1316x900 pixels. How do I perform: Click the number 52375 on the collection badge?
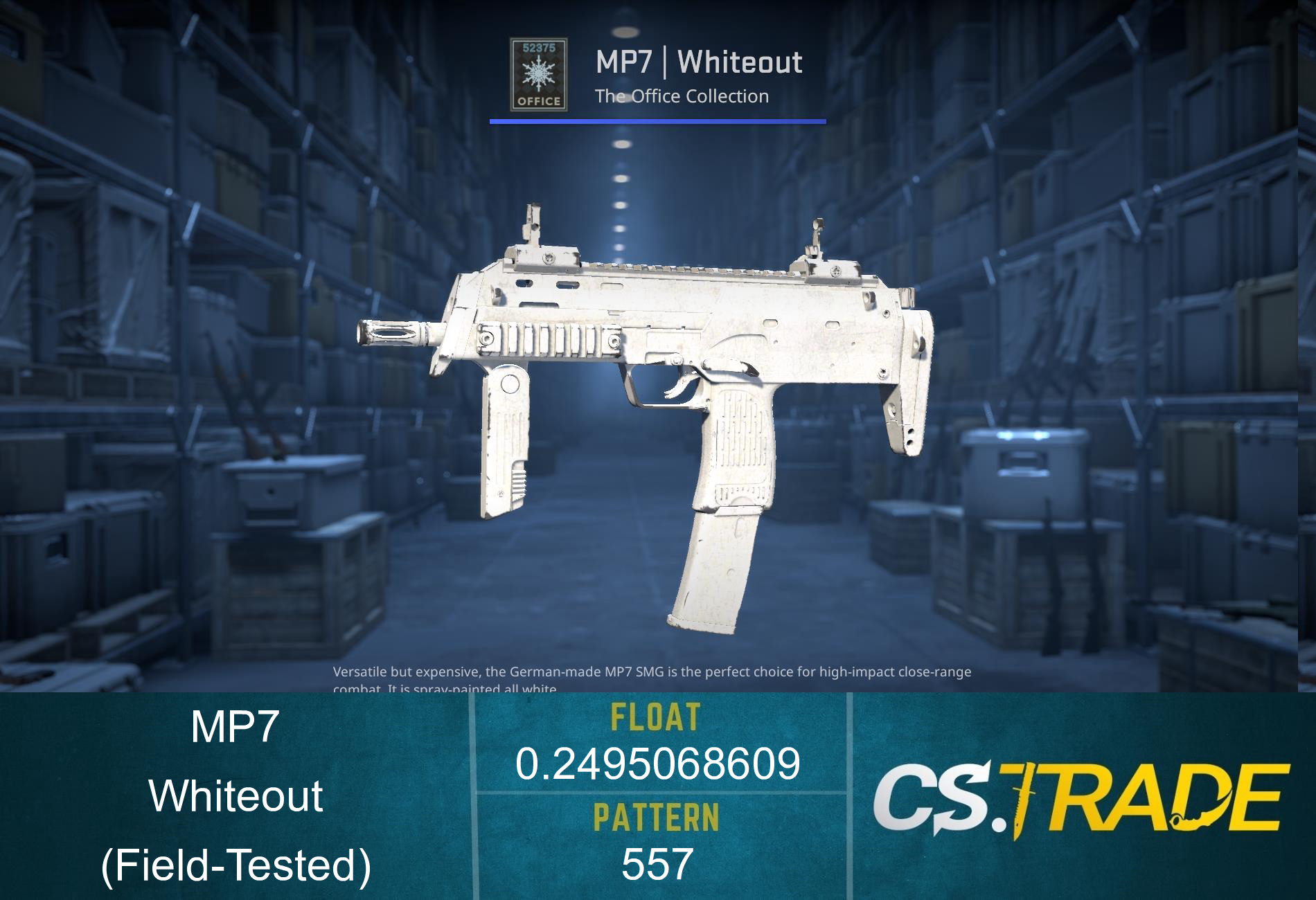tap(539, 47)
